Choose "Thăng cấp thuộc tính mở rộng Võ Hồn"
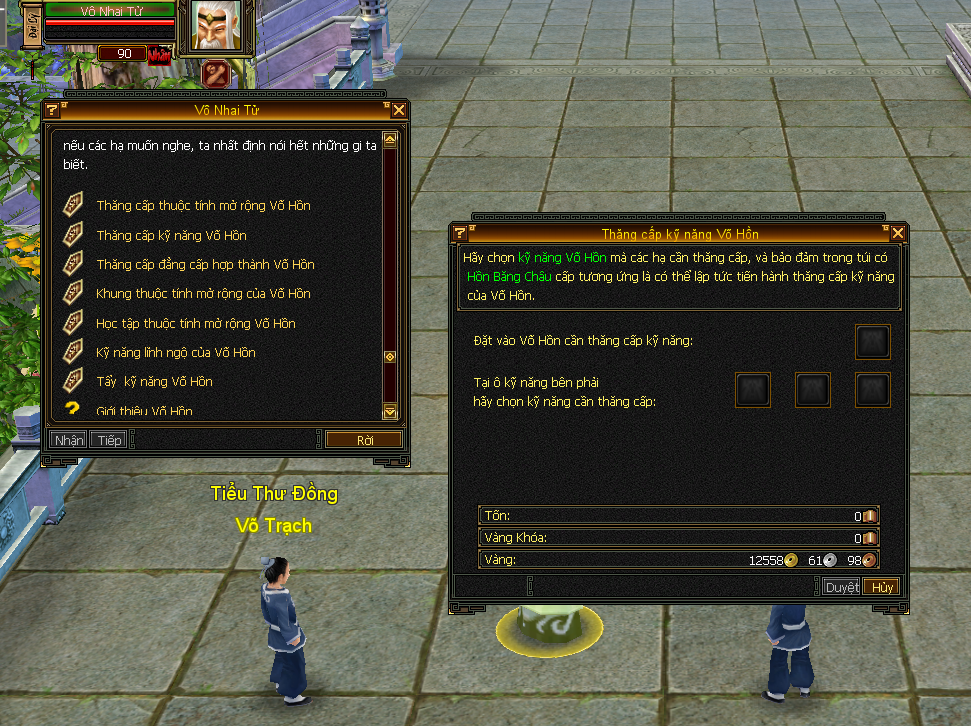This screenshot has width=971, height=726. click(203, 206)
